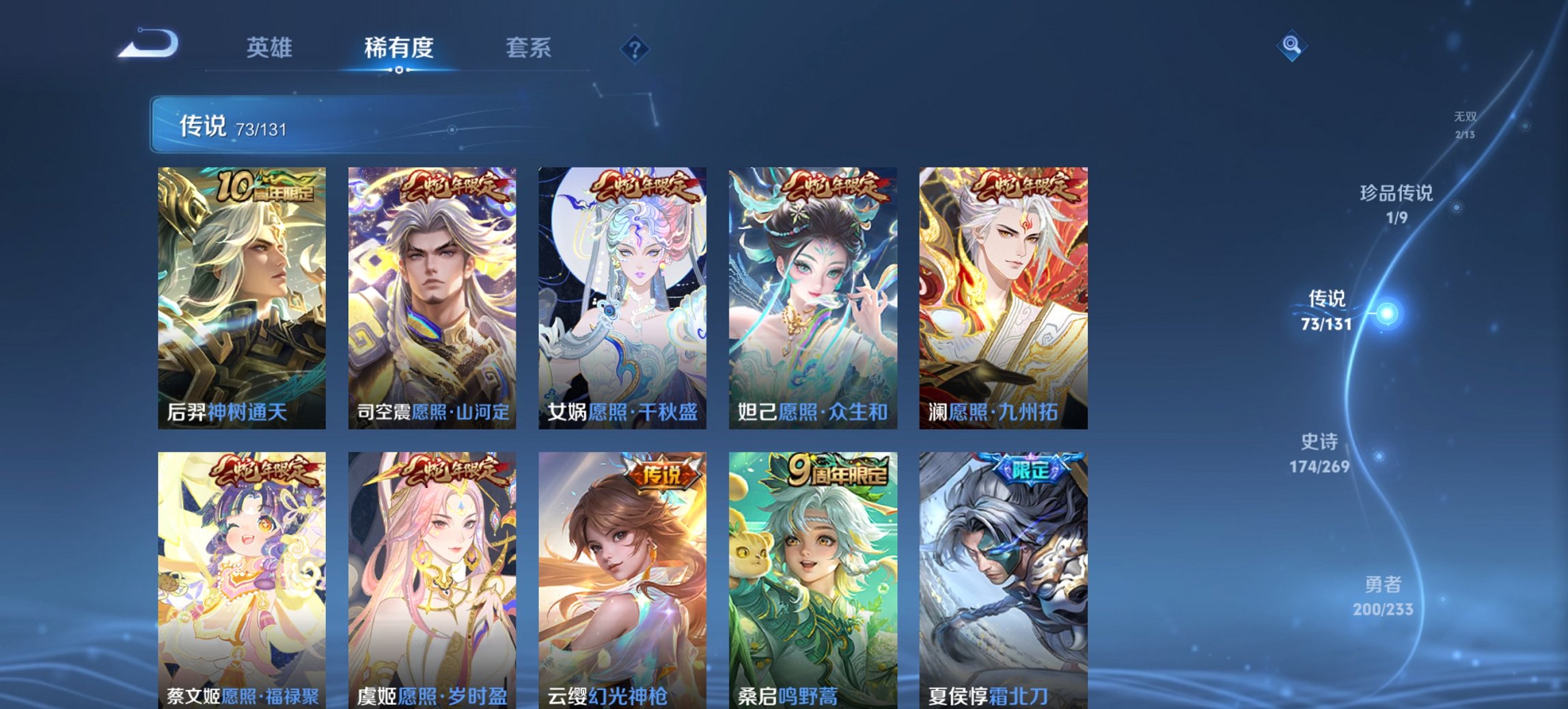Image resolution: width=1568 pixels, height=709 pixels.
Task: Click the back arrow icon top left
Action: point(149,44)
